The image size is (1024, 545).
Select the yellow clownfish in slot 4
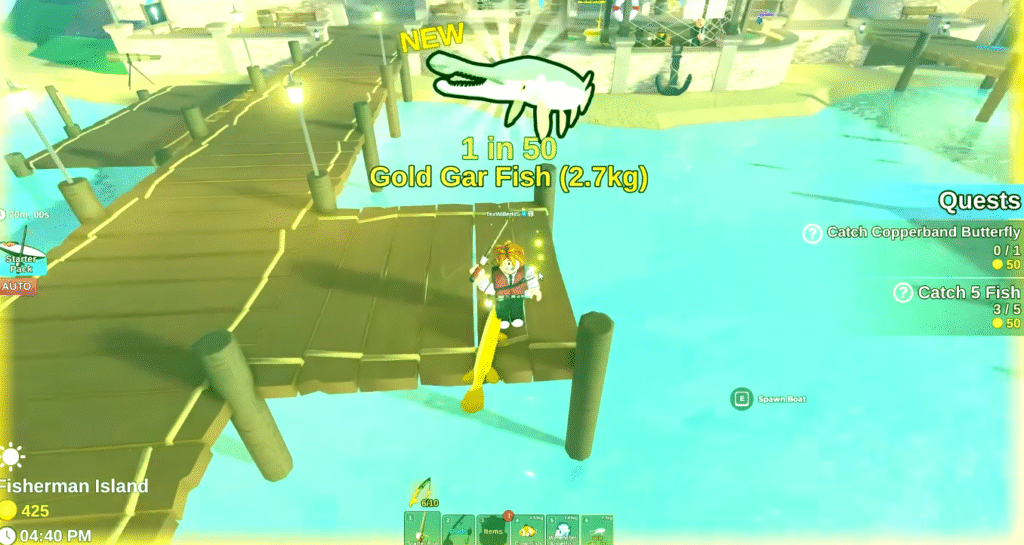click(527, 529)
